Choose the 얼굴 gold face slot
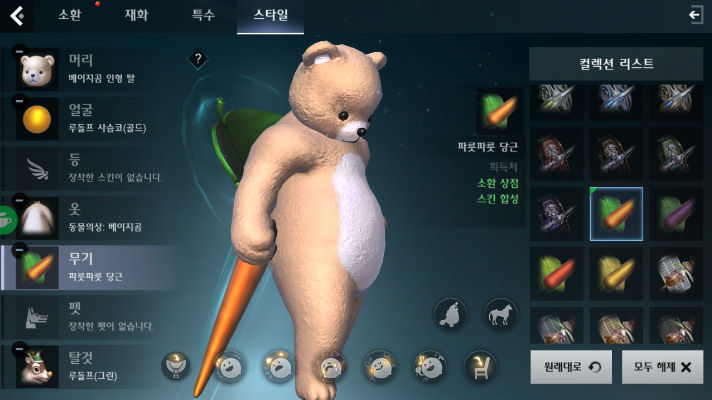712x400 pixels. tap(90, 118)
